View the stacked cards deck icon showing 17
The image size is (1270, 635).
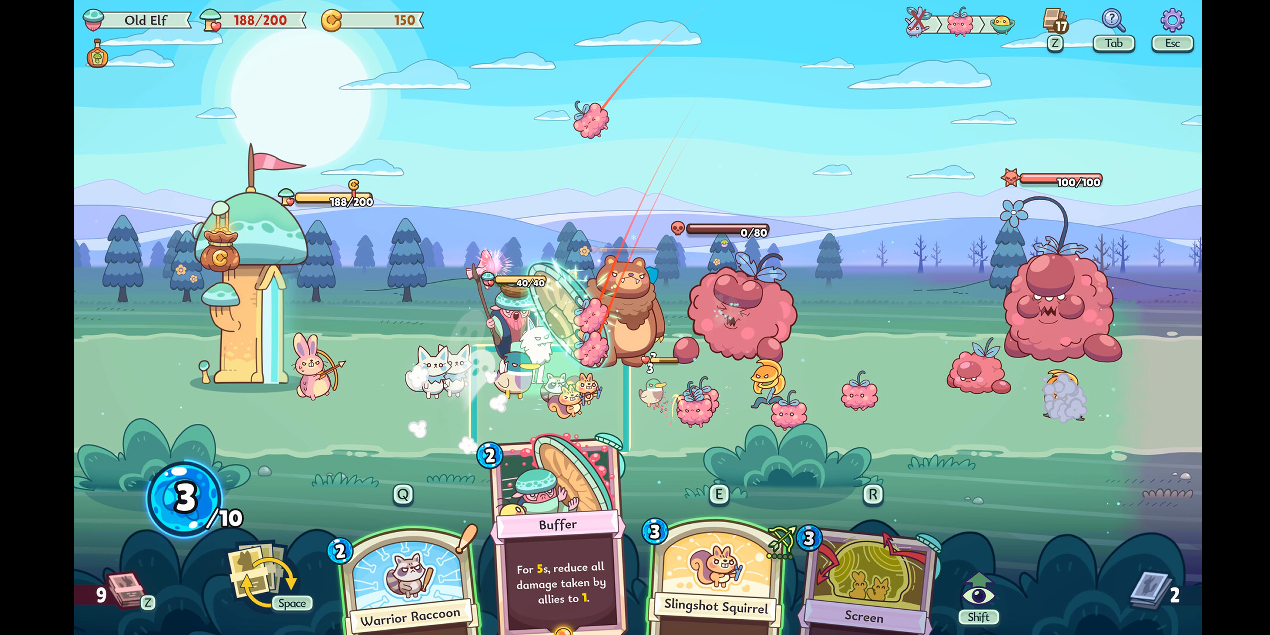click(x=1055, y=20)
